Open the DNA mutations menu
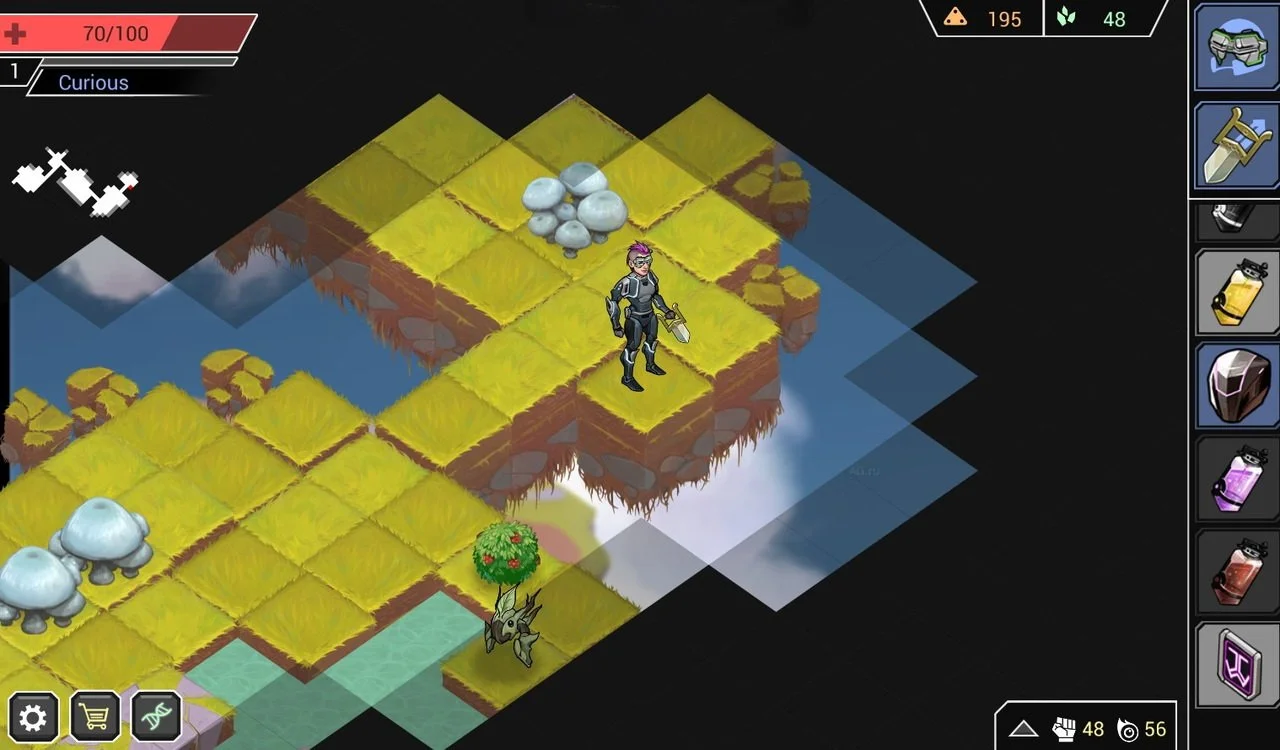This screenshot has width=1280, height=750. [155, 717]
